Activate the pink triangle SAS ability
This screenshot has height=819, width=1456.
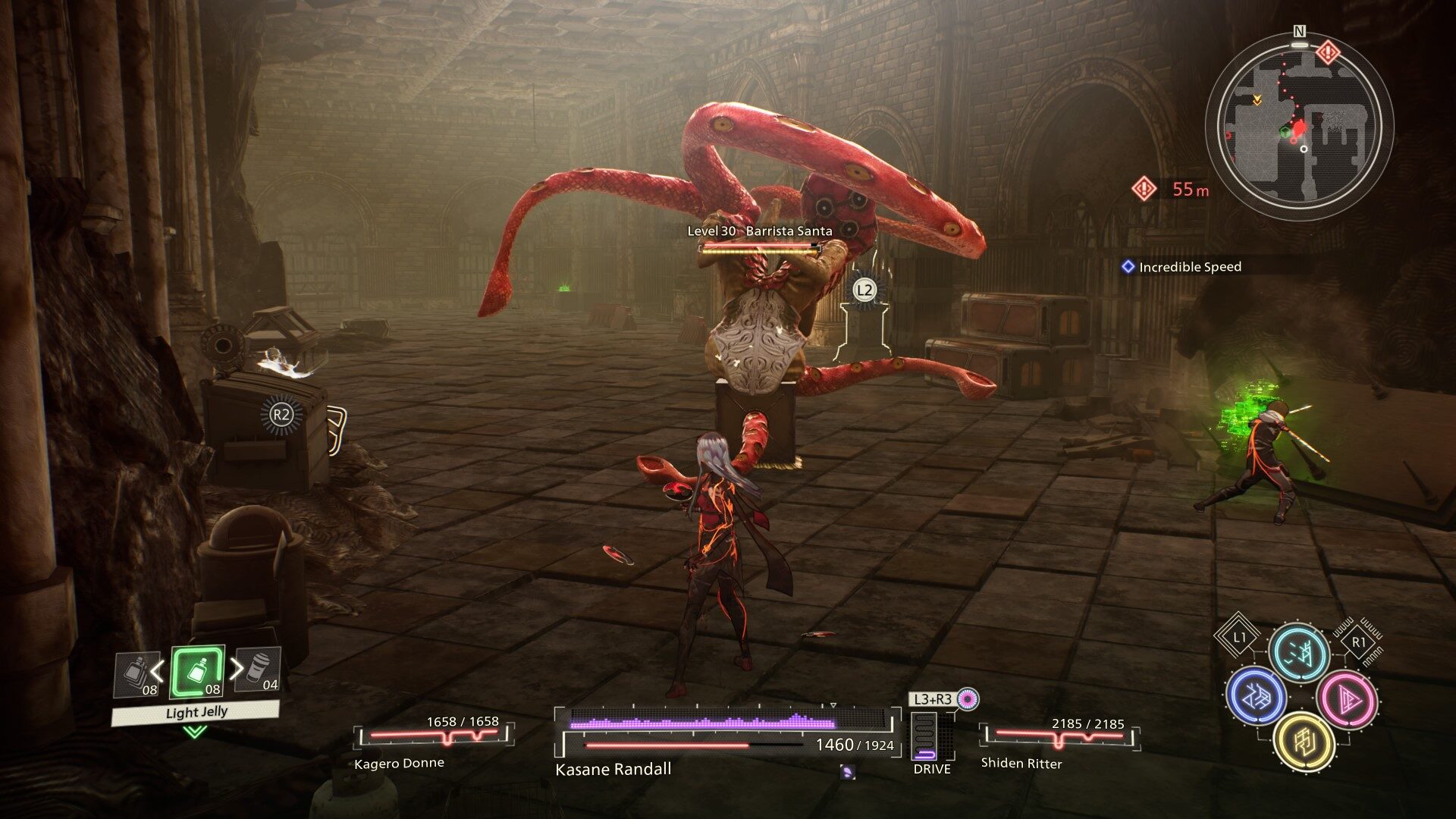(1347, 698)
